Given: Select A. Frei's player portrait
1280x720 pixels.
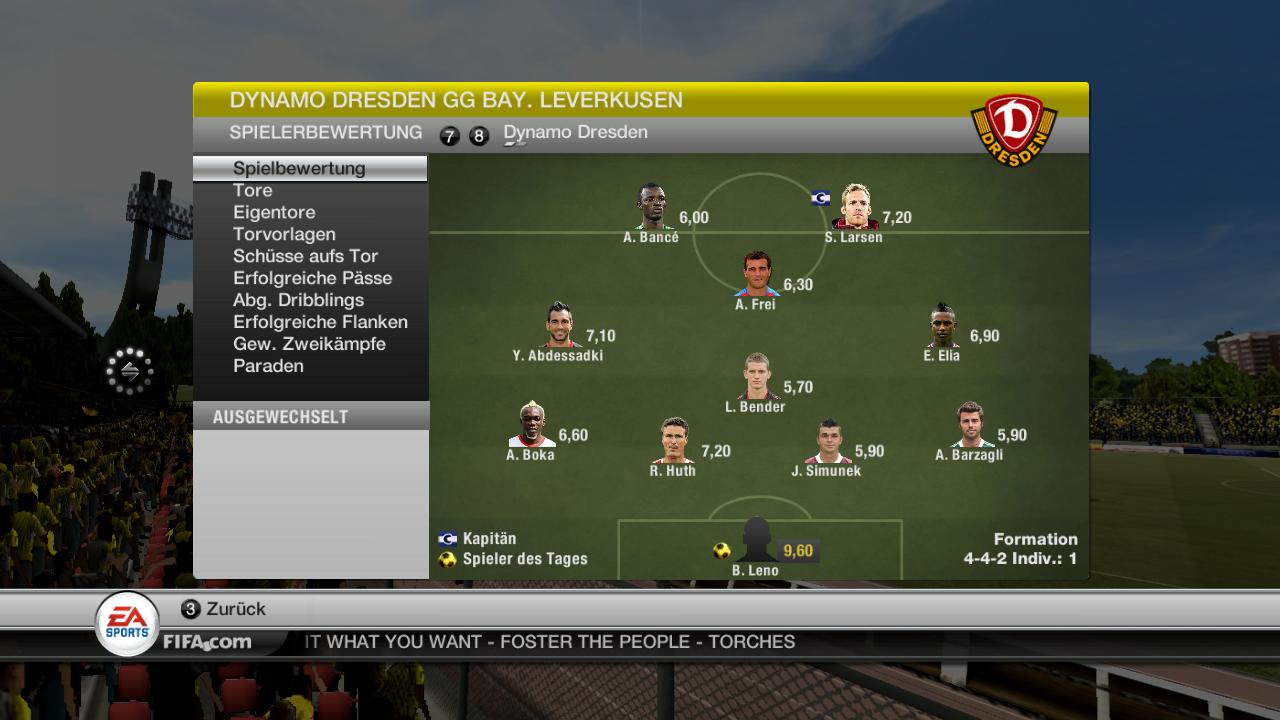Looking at the screenshot, I should [x=757, y=274].
